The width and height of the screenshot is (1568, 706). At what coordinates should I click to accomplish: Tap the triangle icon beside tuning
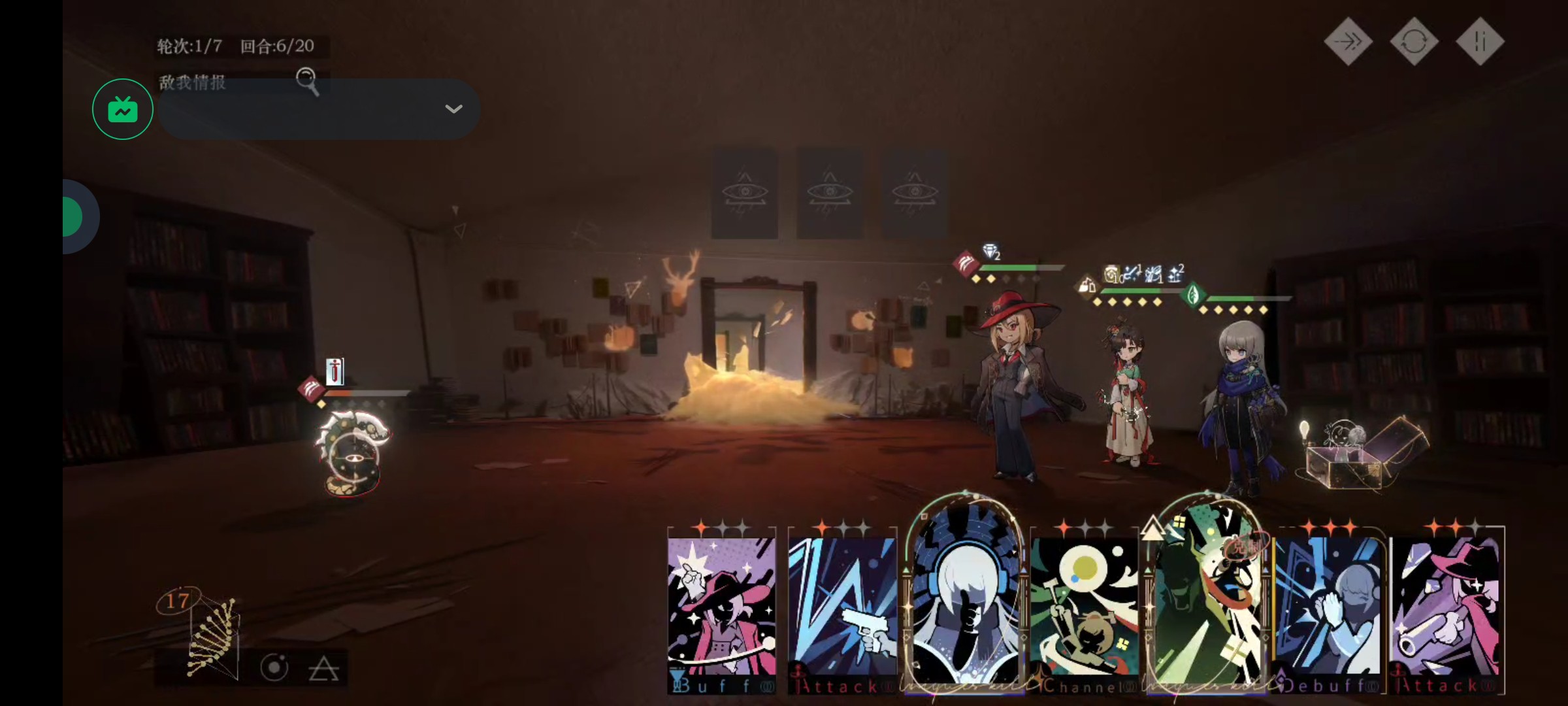click(x=323, y=669)
